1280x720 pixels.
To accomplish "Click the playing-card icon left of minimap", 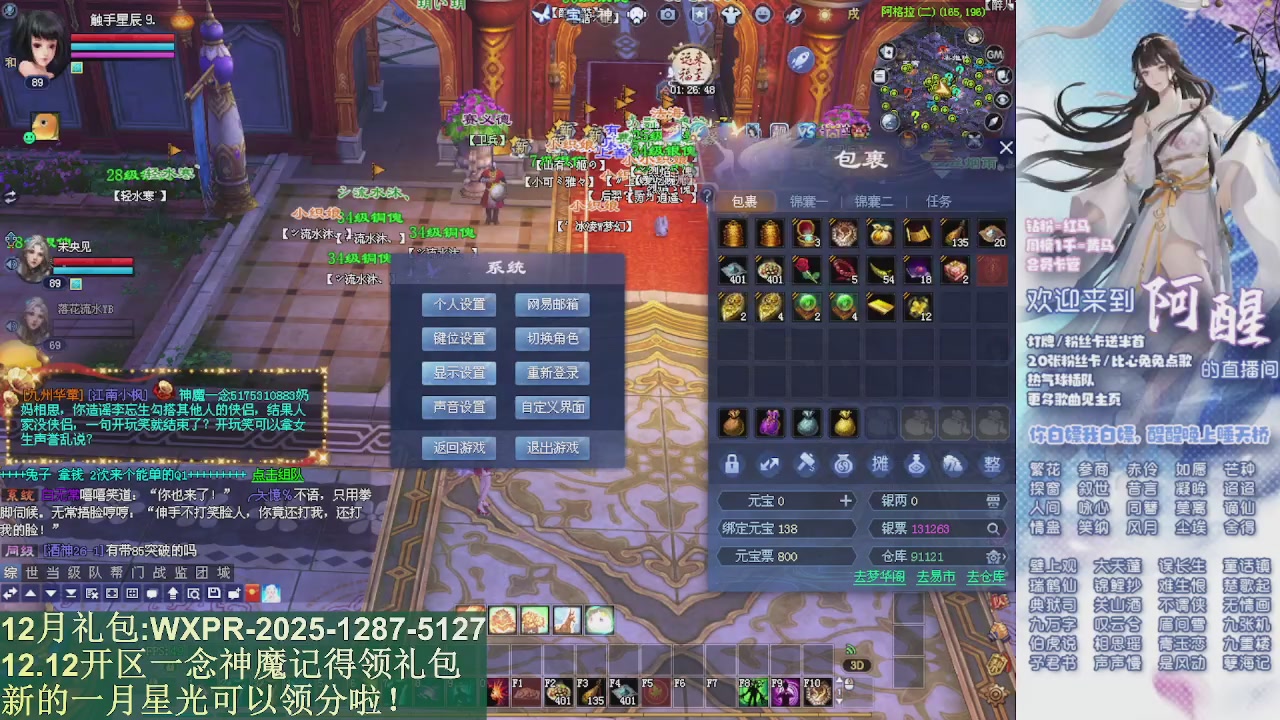I will pyautogui.click(x=887, y=52).
